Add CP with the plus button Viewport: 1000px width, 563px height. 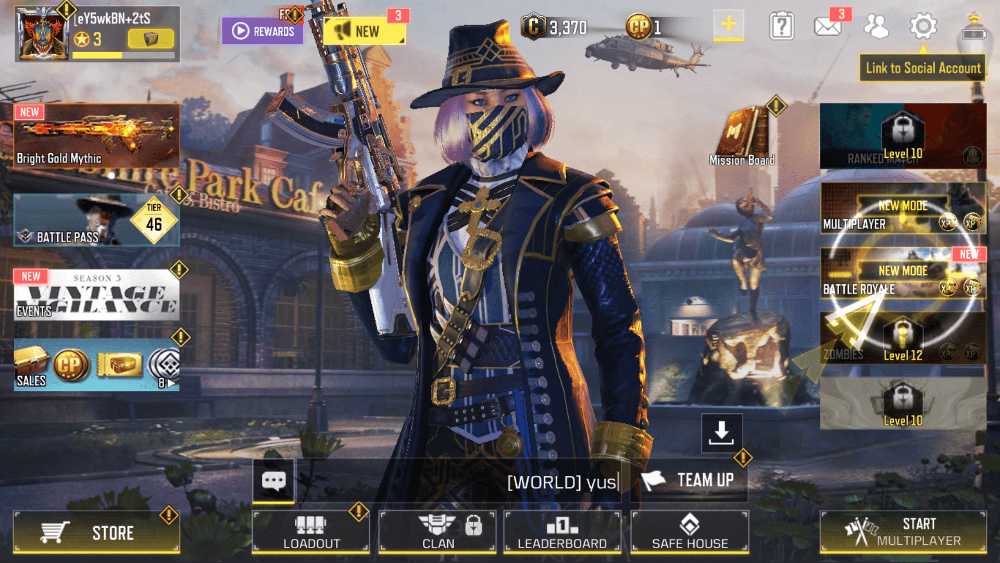(x=728, y=26)
